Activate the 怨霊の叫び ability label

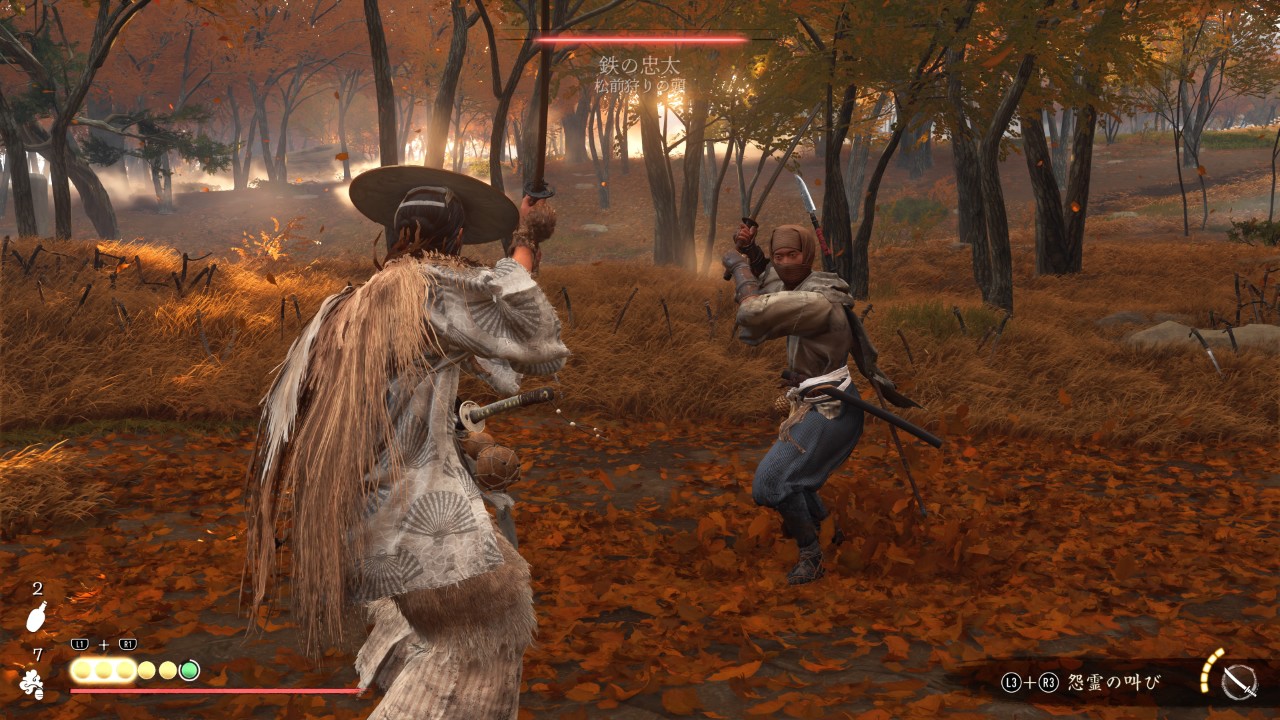coord(1114,683)
